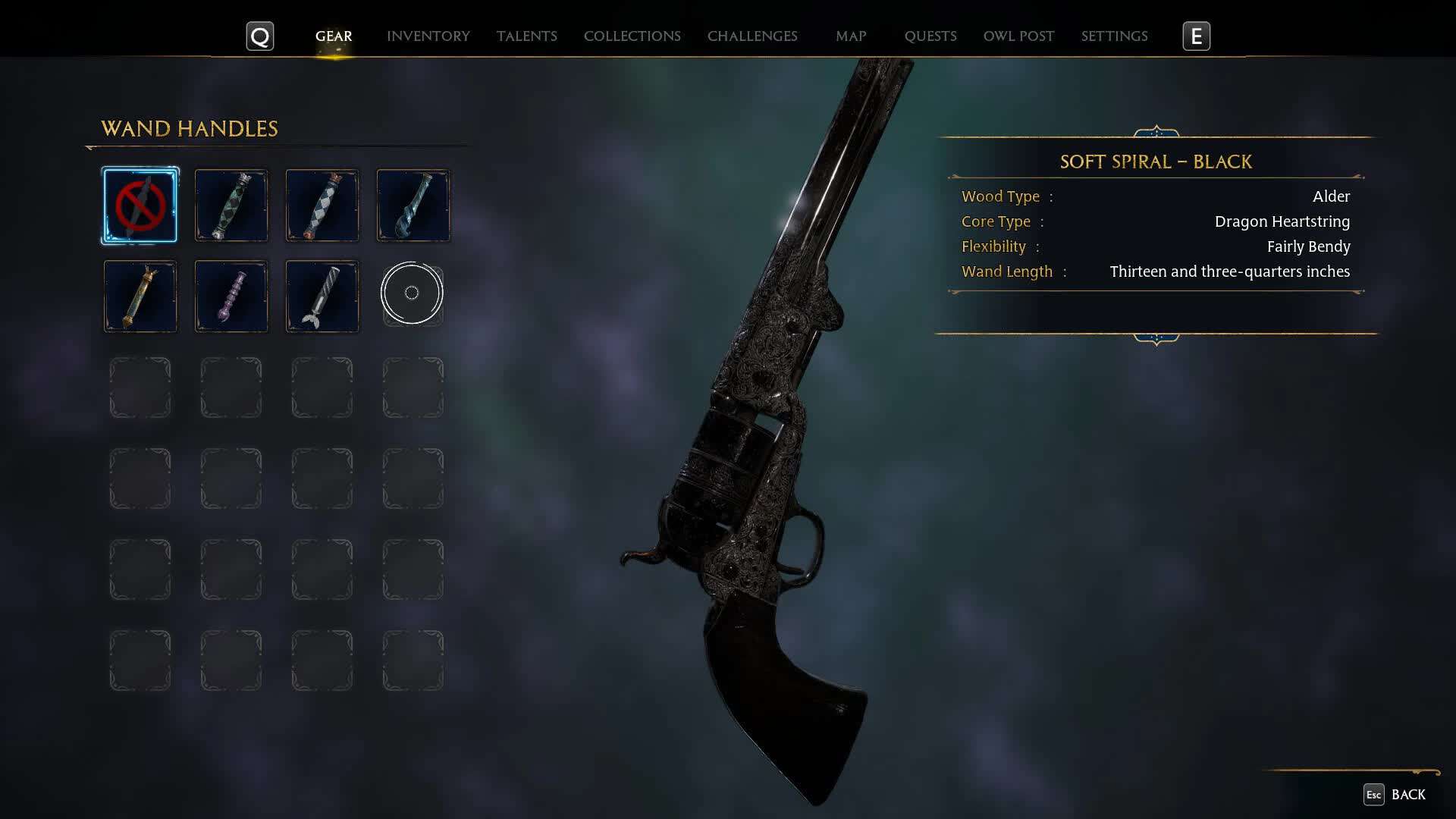Select the silver striped handle with fin tail
The width and height of the screenshot is (1456, 819).
pos(322,297)
